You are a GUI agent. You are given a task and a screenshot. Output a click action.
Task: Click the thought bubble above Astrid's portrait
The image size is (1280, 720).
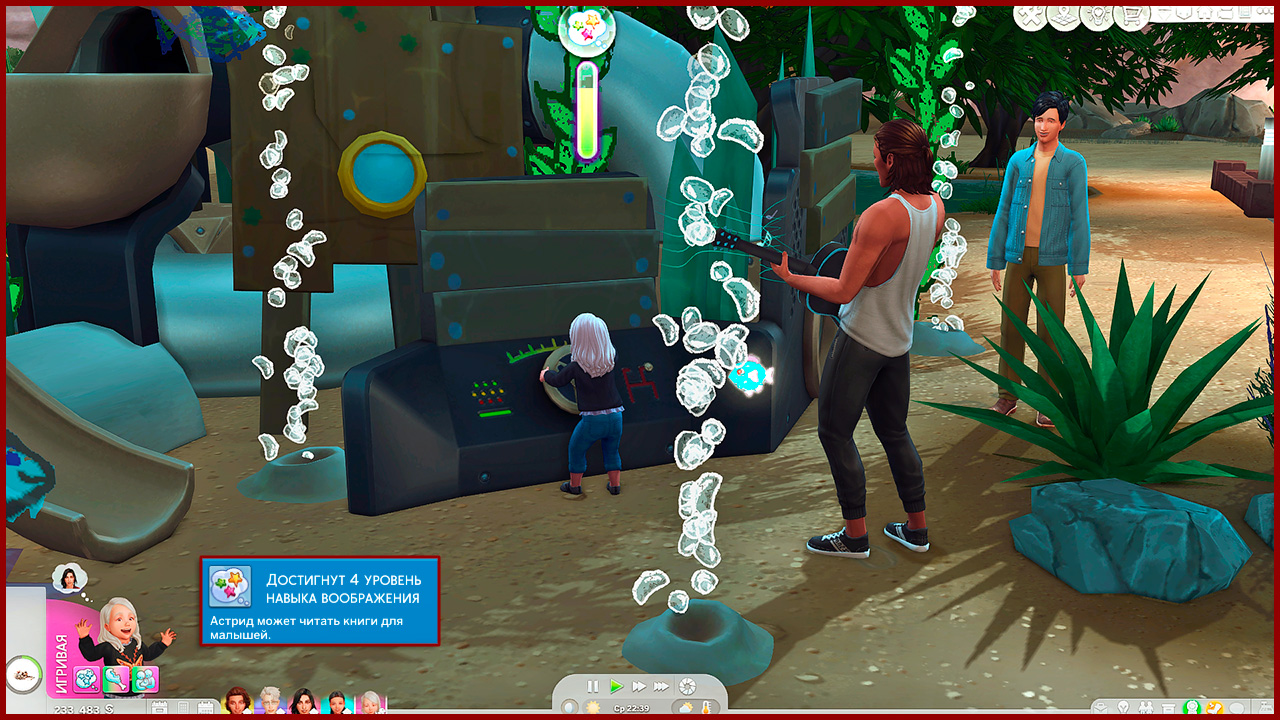point(70,577)
